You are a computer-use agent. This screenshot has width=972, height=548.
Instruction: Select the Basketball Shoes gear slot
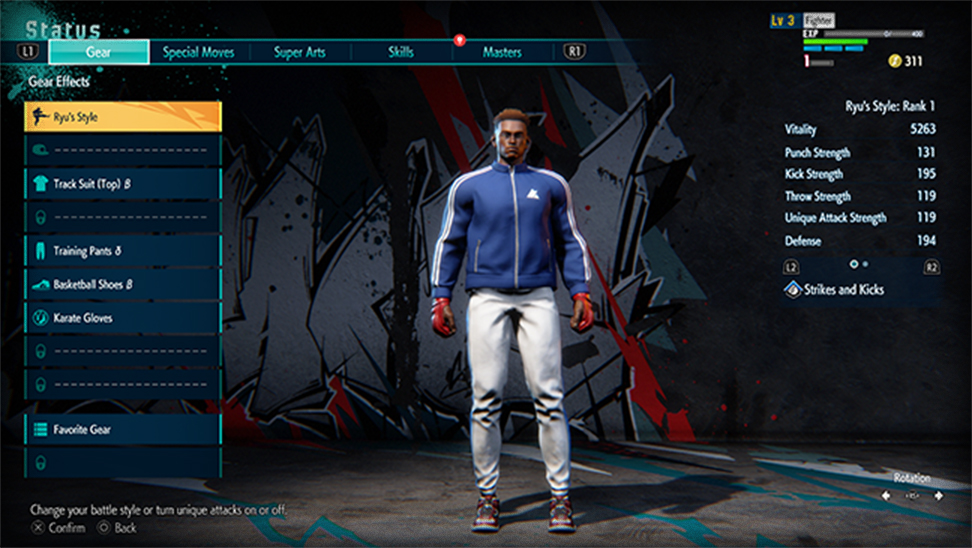pyautogui.click(x=122, y=284)
